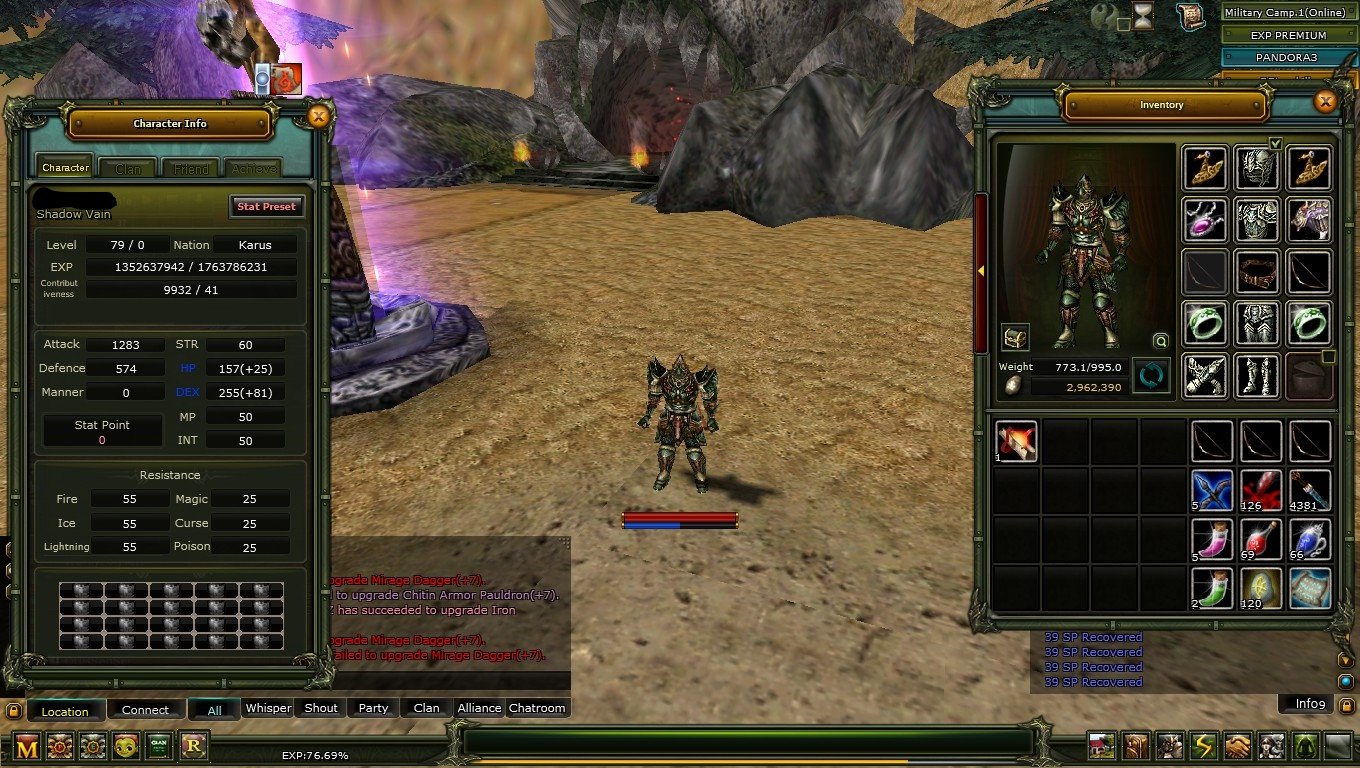Image resolution: width=1360 pixels, height=768 pixels.
Task: Select the smiling face emote icon
Action: (125, 746)
